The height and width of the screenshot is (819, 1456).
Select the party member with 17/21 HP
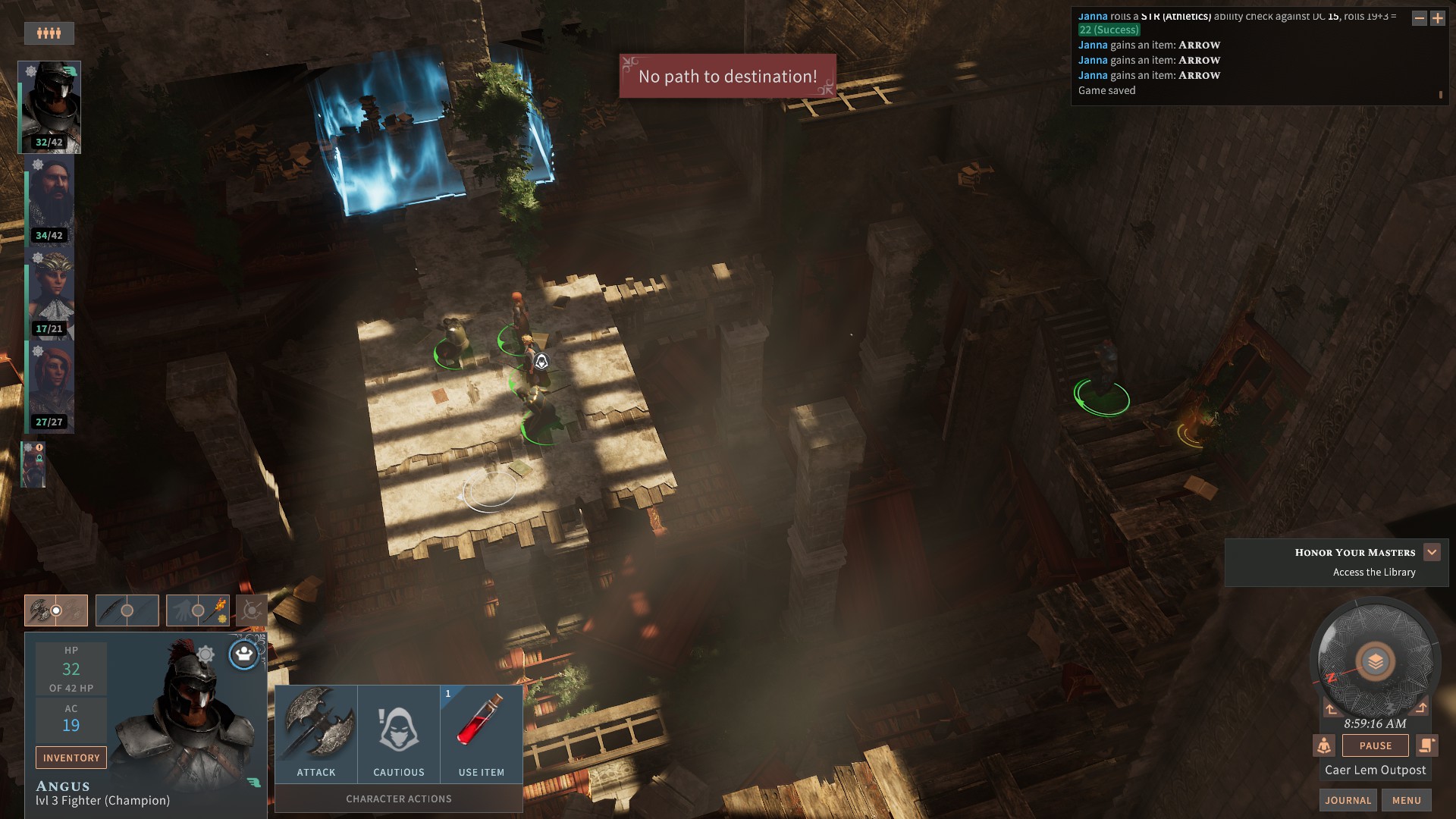[50, 293]
